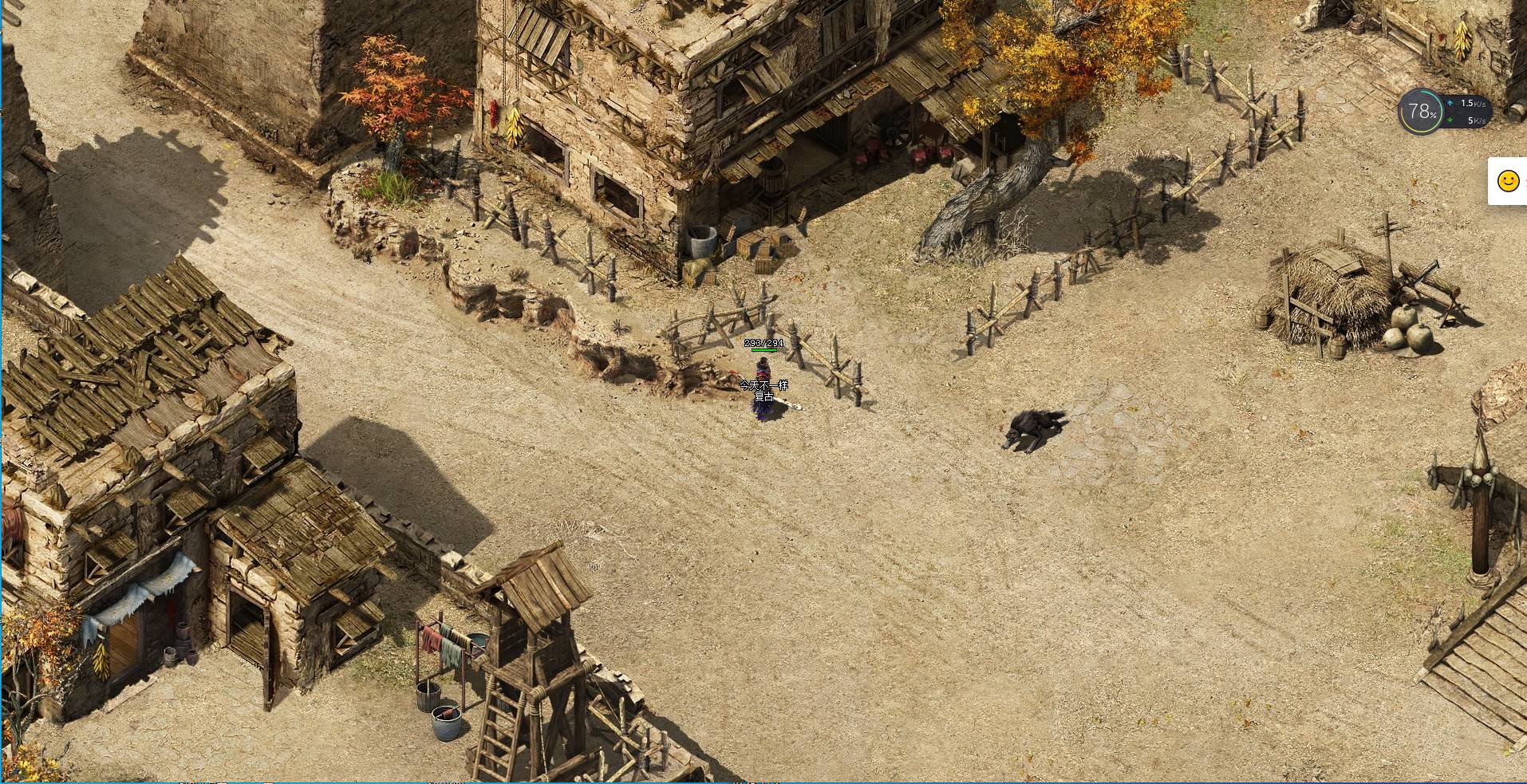Open the yellow smiley face panel
This screenshot has width=1527, height=784.
point(1508,181)
